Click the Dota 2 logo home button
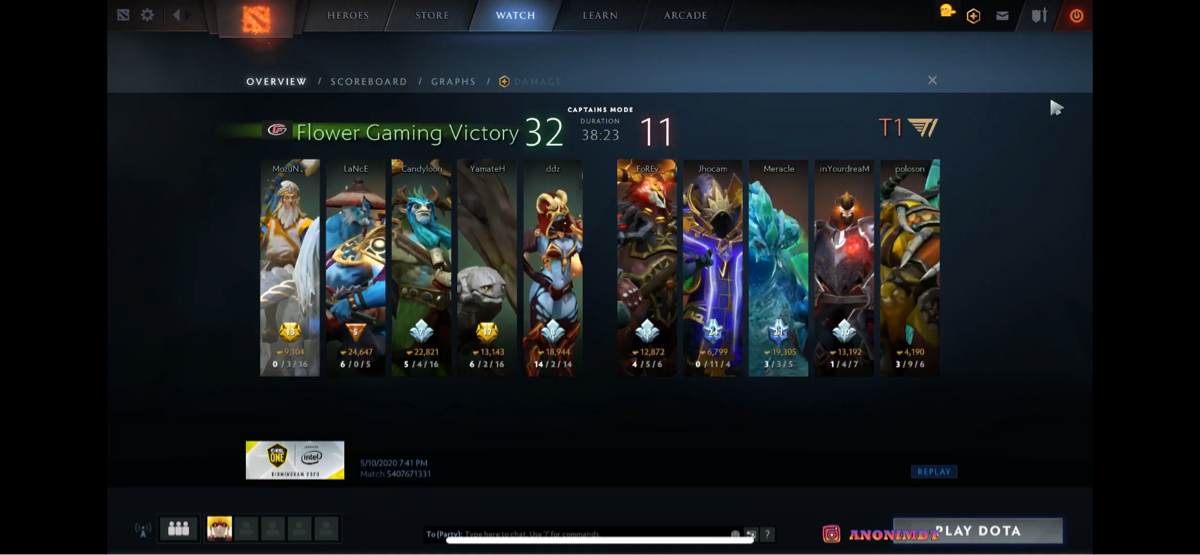This screenshot has width=1200, height=555. 256,18
